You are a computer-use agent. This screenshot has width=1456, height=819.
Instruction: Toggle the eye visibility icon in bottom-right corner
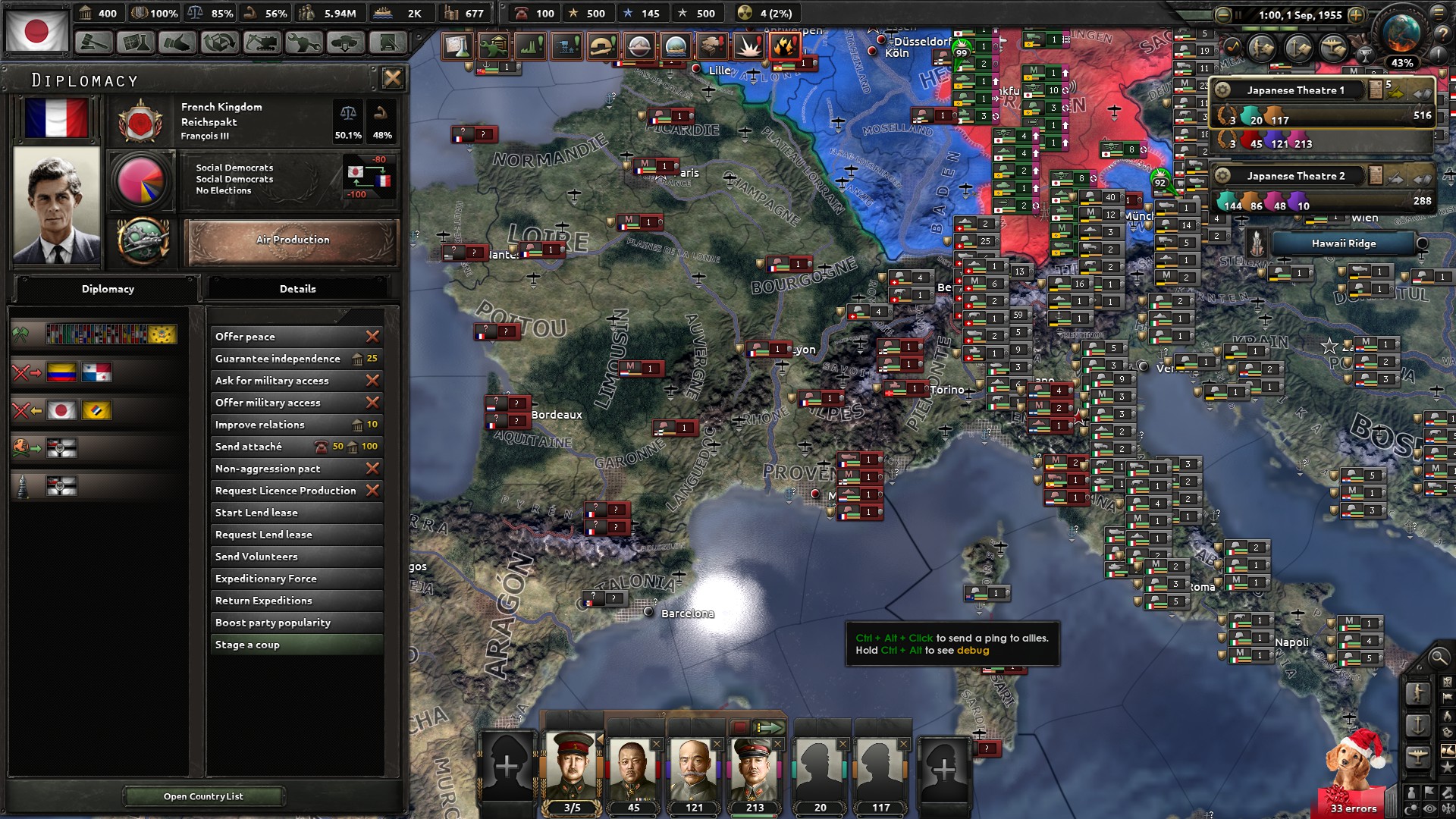tap(1428, 808)
